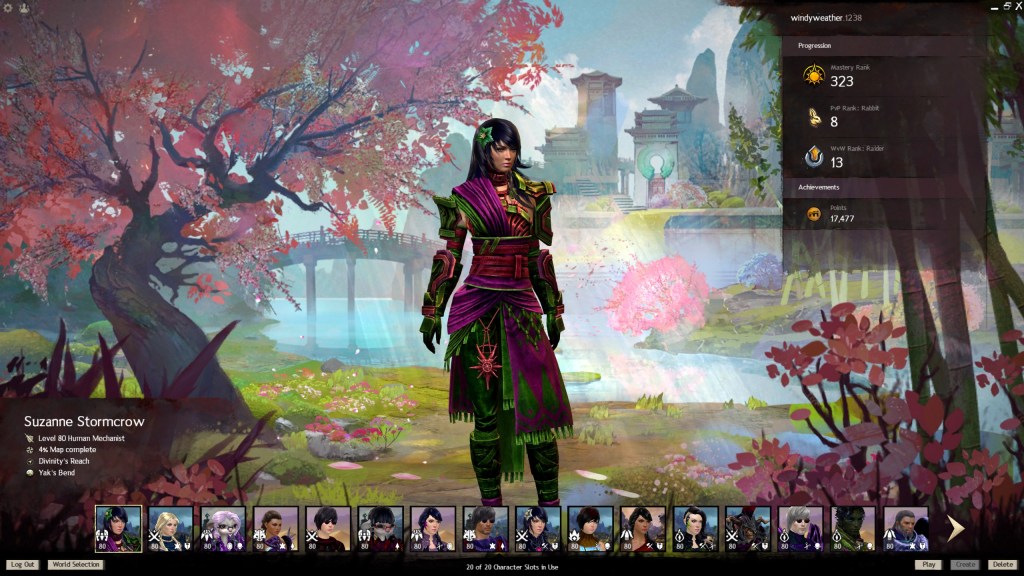Open the gear options icon
This screenshot has height=576, width=1024.
8,7
